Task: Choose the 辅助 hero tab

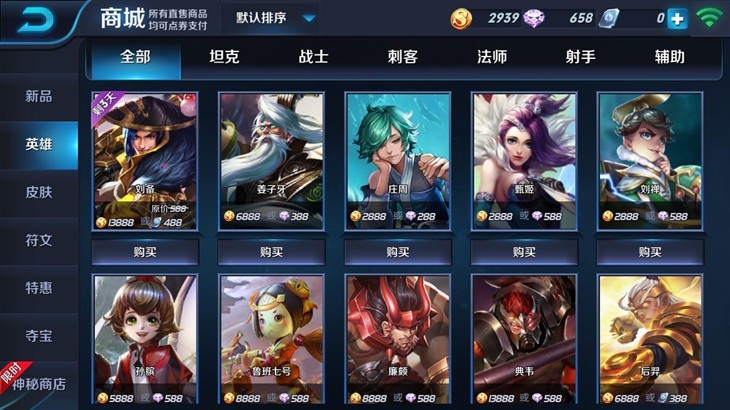Action: click(668, 57)
